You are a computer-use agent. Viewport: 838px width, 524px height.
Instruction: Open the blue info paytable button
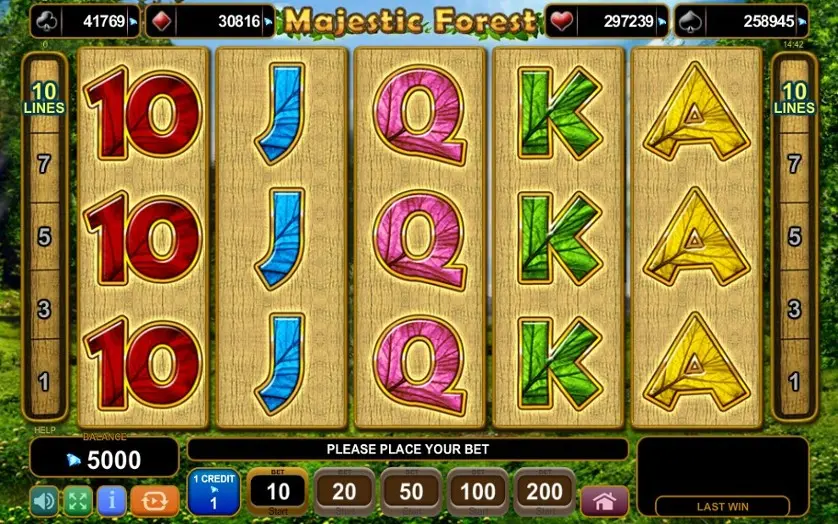[112, 500]
